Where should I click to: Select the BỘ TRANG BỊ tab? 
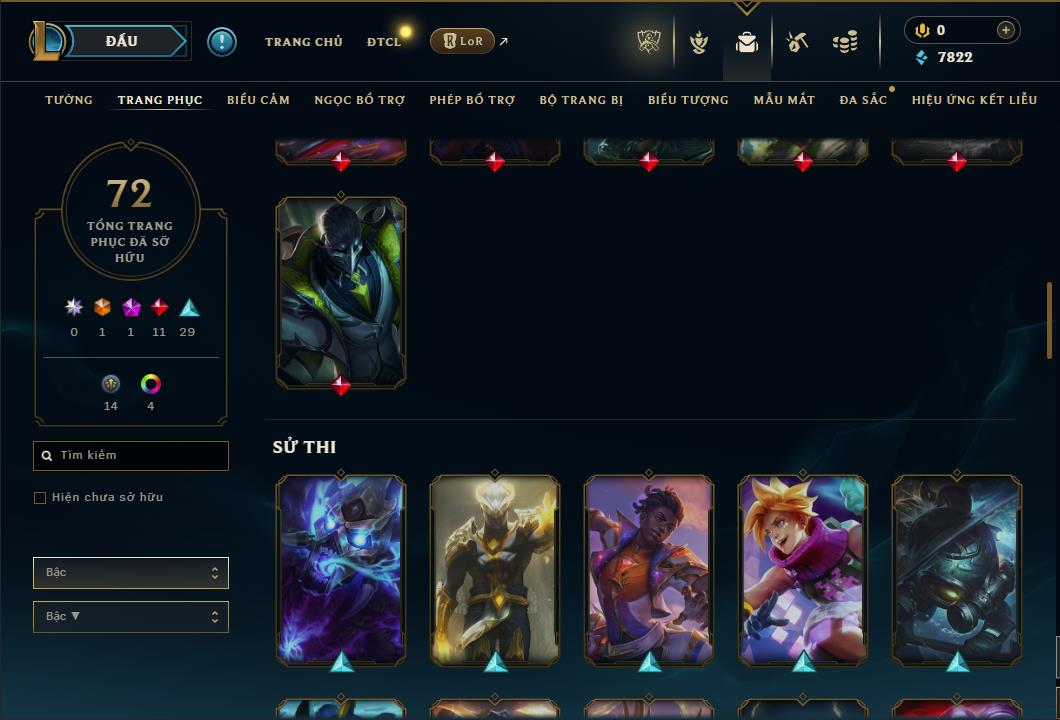click(x=581, y=100)
